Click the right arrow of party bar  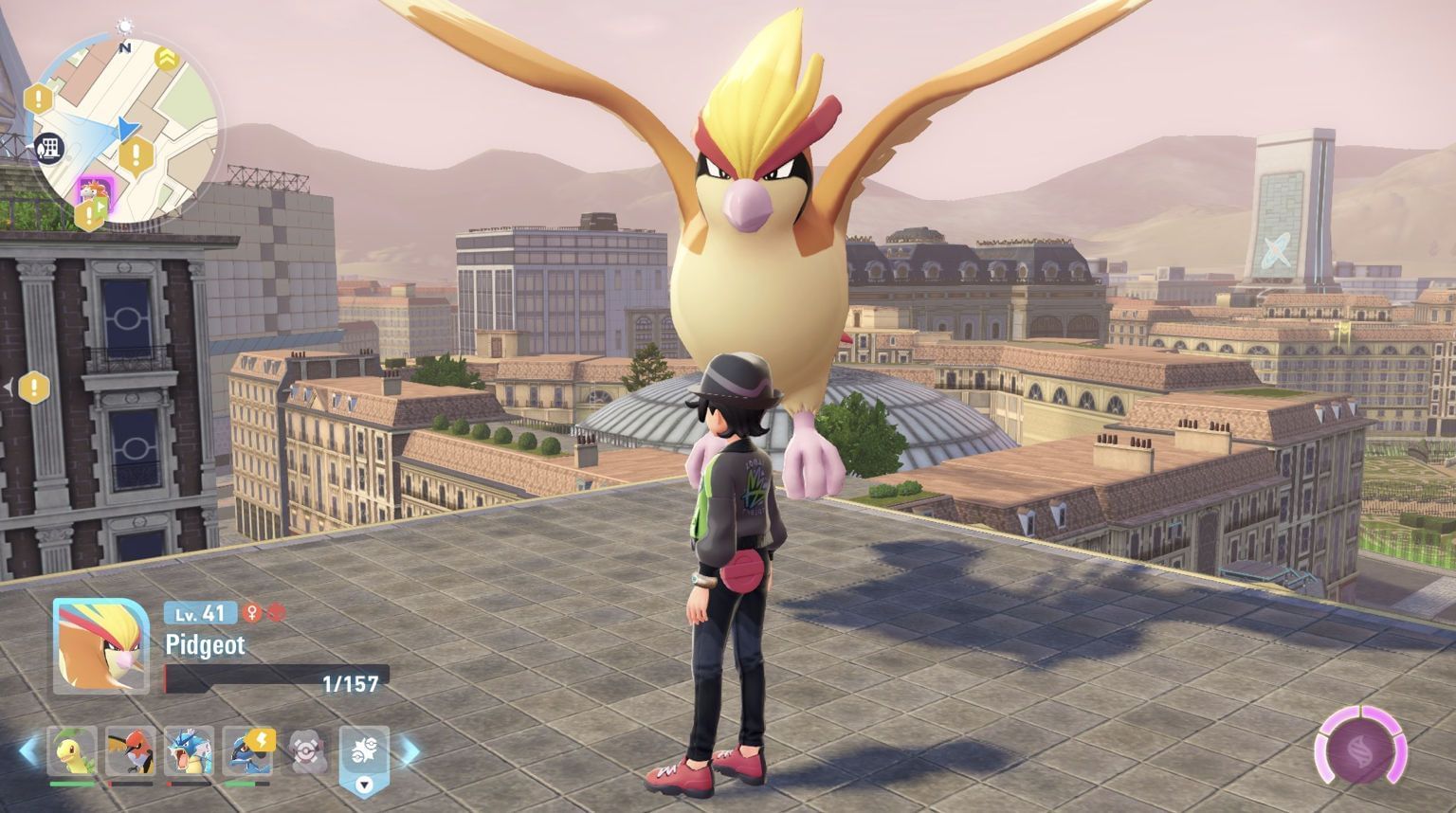410,752
